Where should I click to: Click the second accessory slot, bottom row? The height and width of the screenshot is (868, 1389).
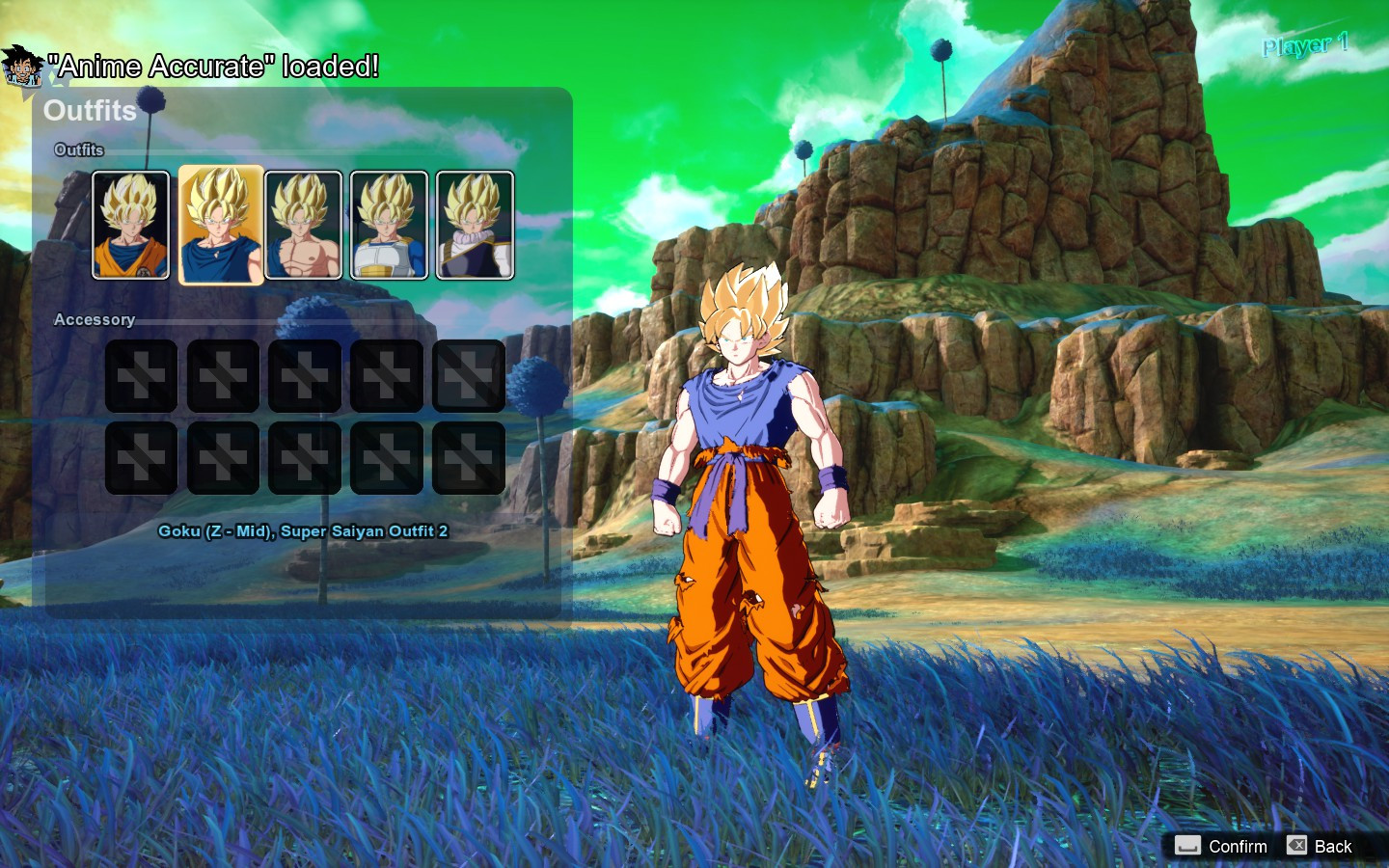pyautogui.click(x=223, y=457)
